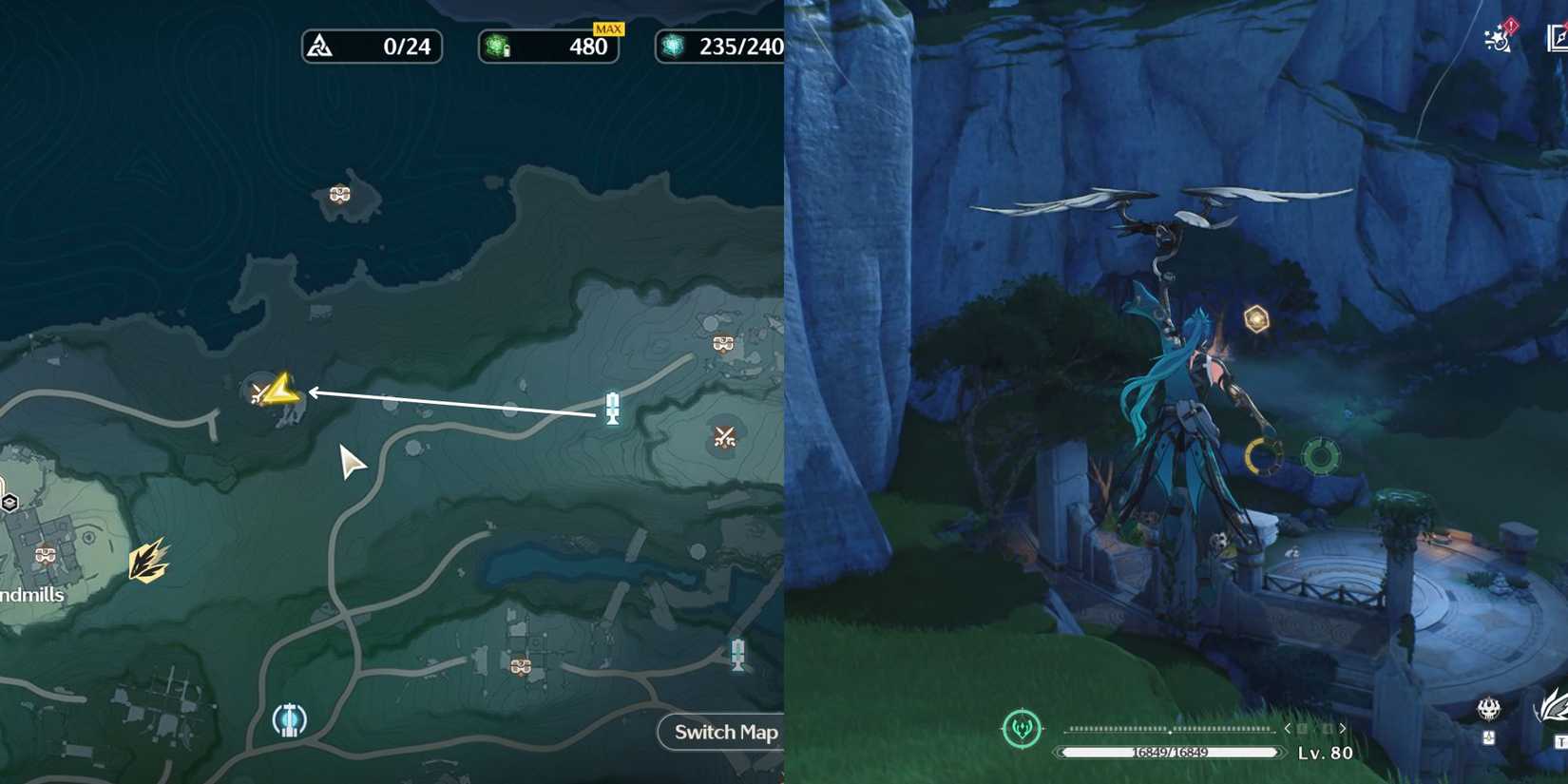Click the Lv. 80 level label

pos(1324,752)
